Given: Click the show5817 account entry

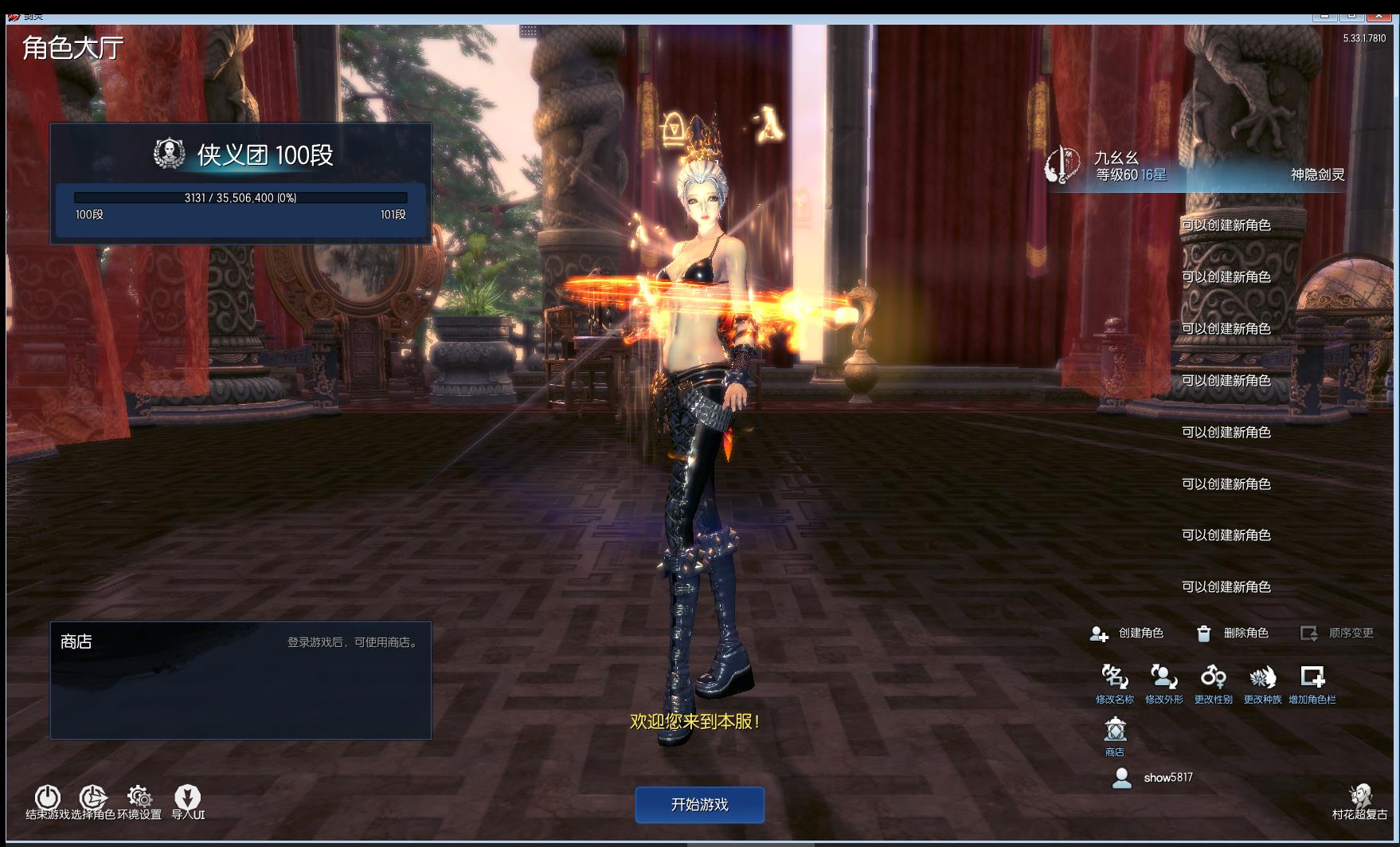Looking at the screenshot, I should pos(1155,778).
